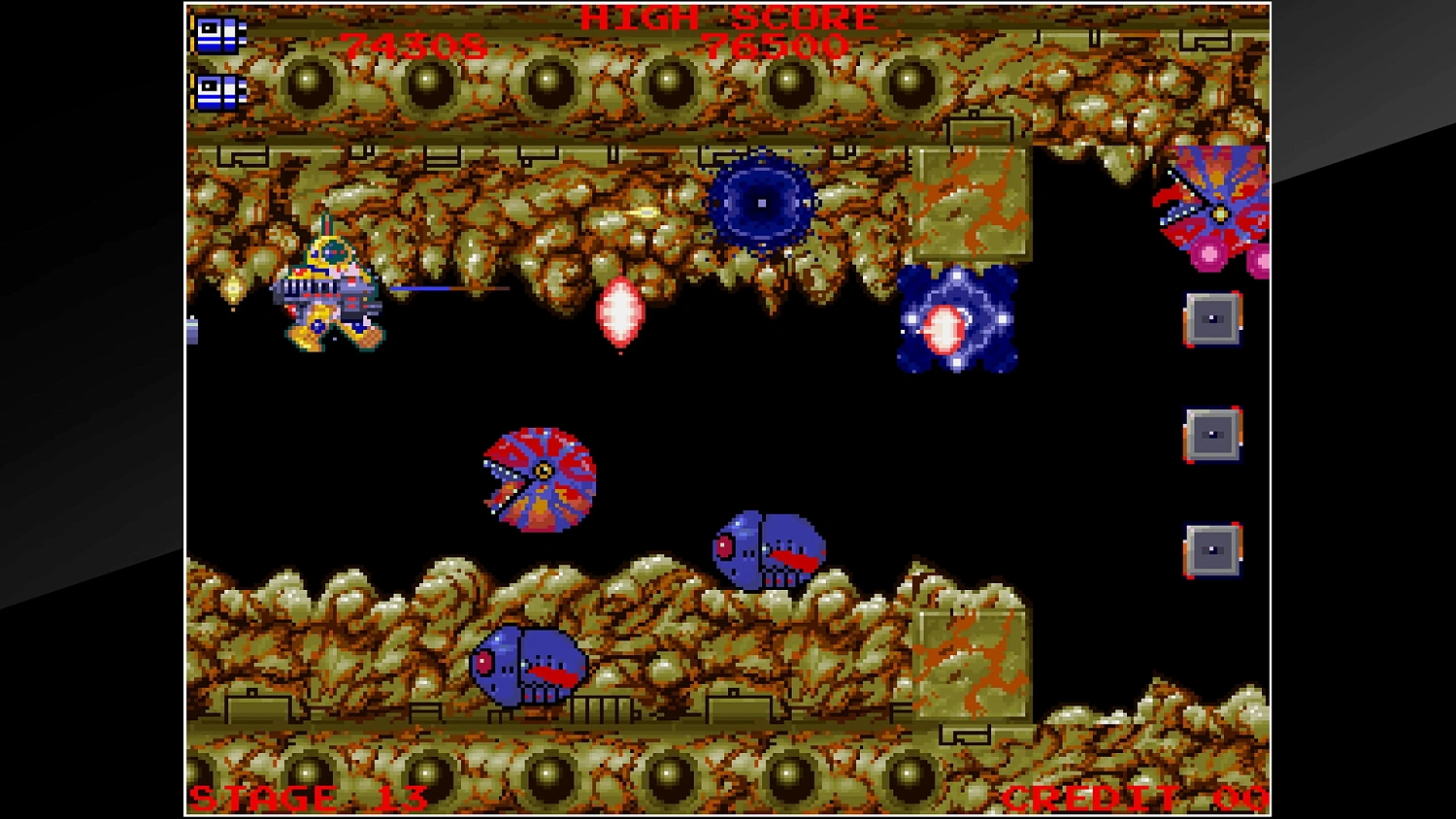Image resolution: width=1456 pixels, height=819 pixels.
Task: Select the blue beetle enemy on the lower ground
Action: (529, 665)
